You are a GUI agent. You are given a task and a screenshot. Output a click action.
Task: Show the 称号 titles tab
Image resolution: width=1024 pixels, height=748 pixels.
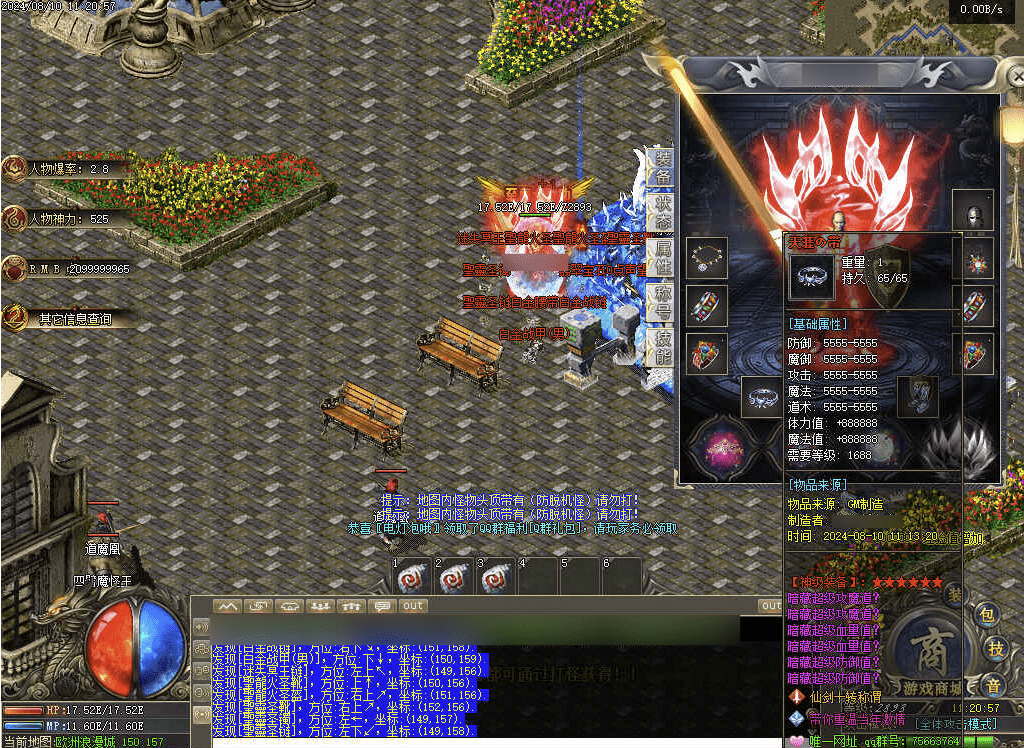point(662,303)
